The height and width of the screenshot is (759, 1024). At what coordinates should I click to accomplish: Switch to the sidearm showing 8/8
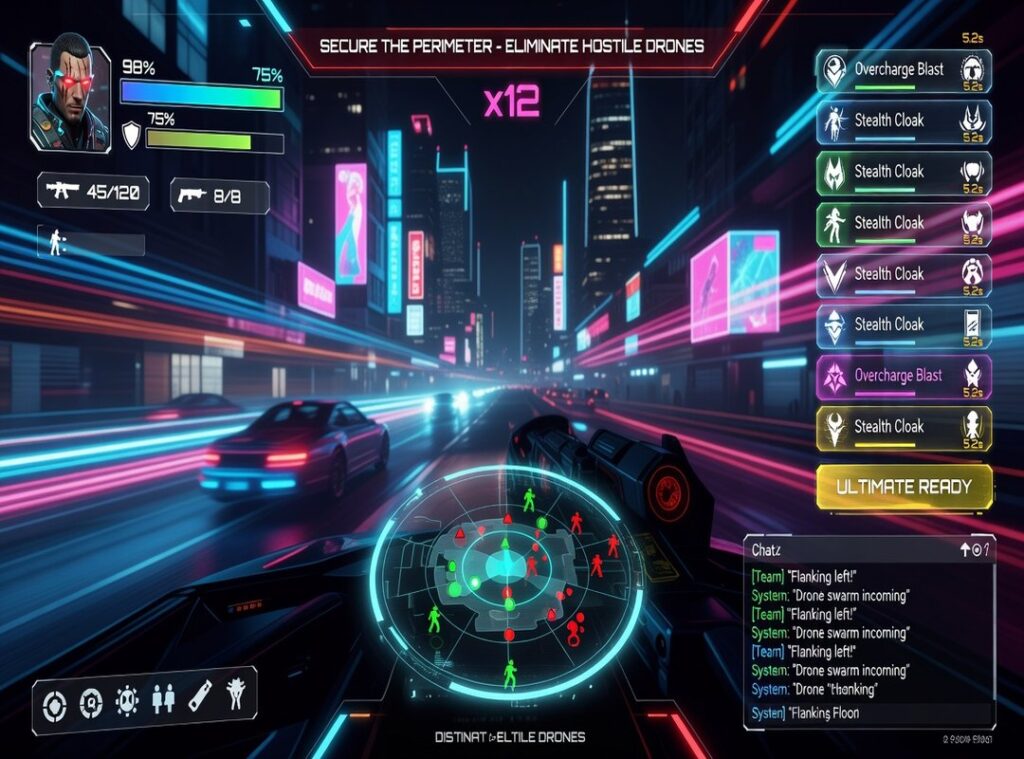click(x=219, y=196)
